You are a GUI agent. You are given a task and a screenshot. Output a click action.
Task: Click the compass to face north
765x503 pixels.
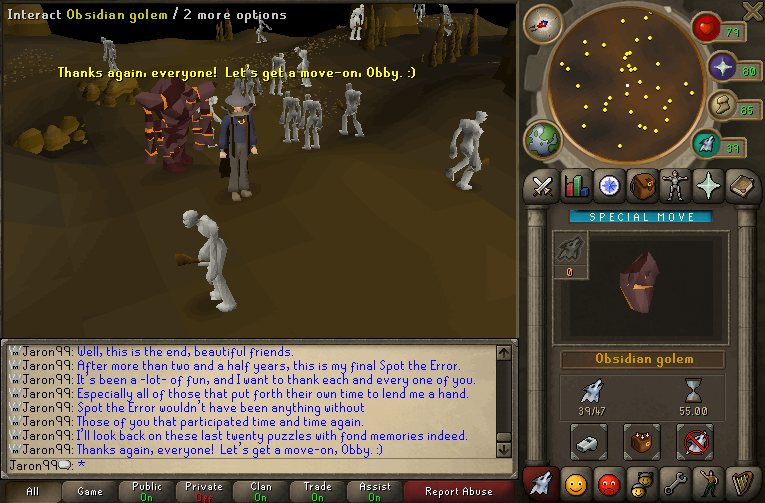point(543,23)
